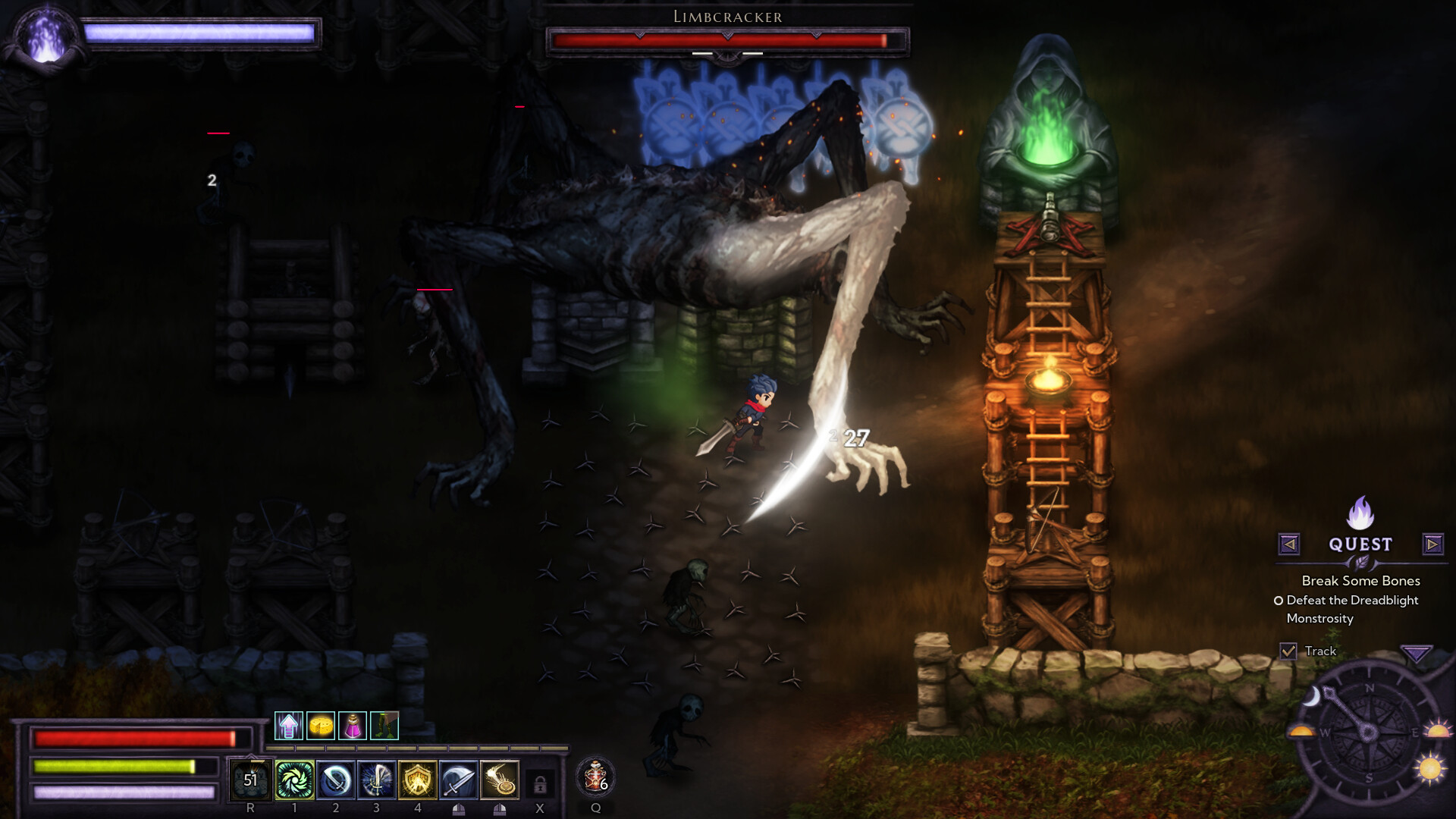Inspect the pink arrow-up buff icon

pyautogui.click(x=289, y=726)
